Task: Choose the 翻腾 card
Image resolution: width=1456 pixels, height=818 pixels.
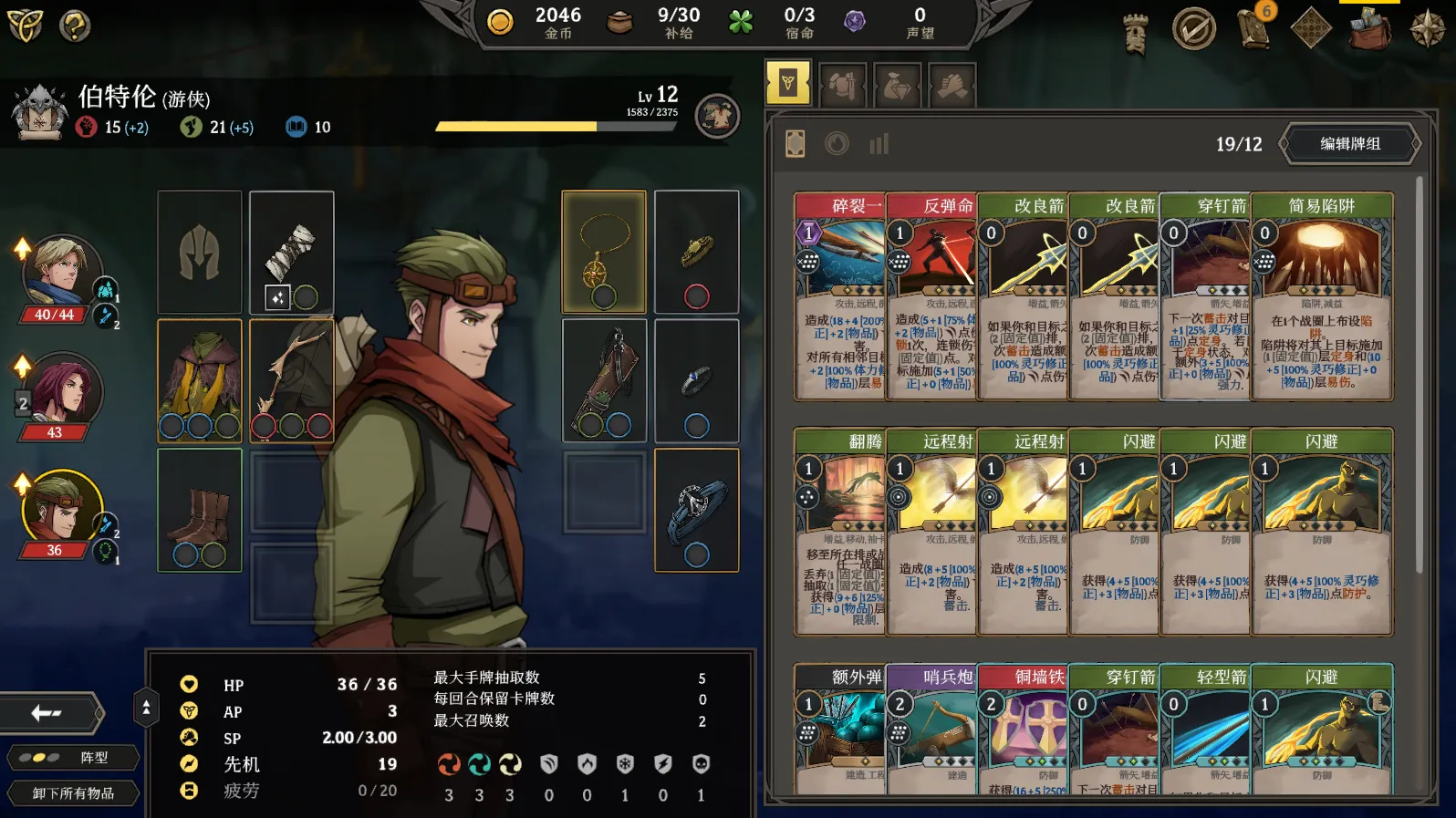Action: (839, 531)
